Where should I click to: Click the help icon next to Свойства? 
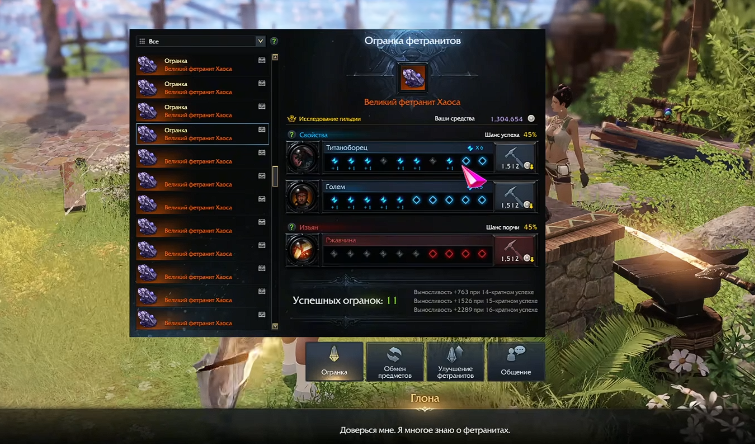point(292,134)
